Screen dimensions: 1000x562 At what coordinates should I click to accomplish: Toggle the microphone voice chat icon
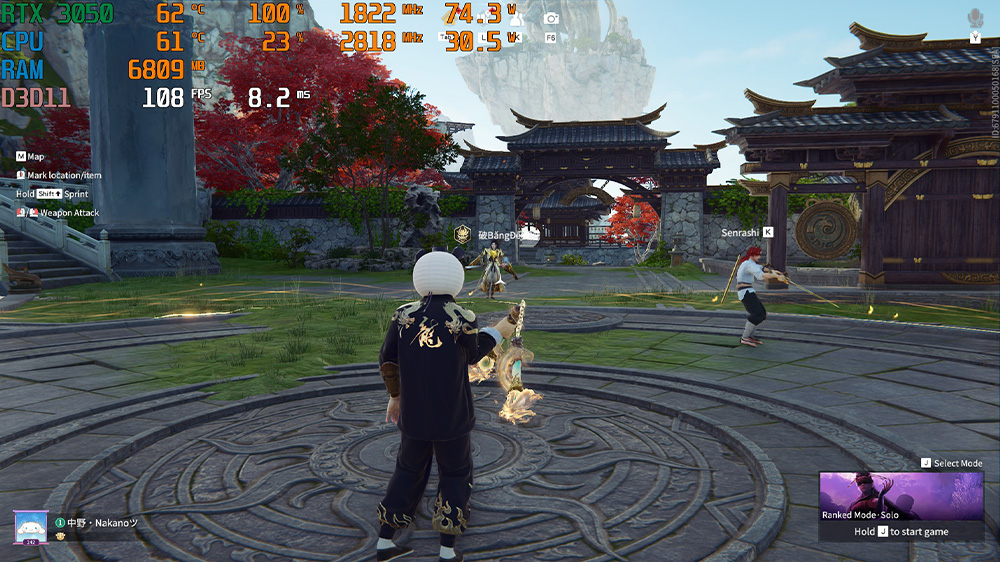(x=975, y=18)
